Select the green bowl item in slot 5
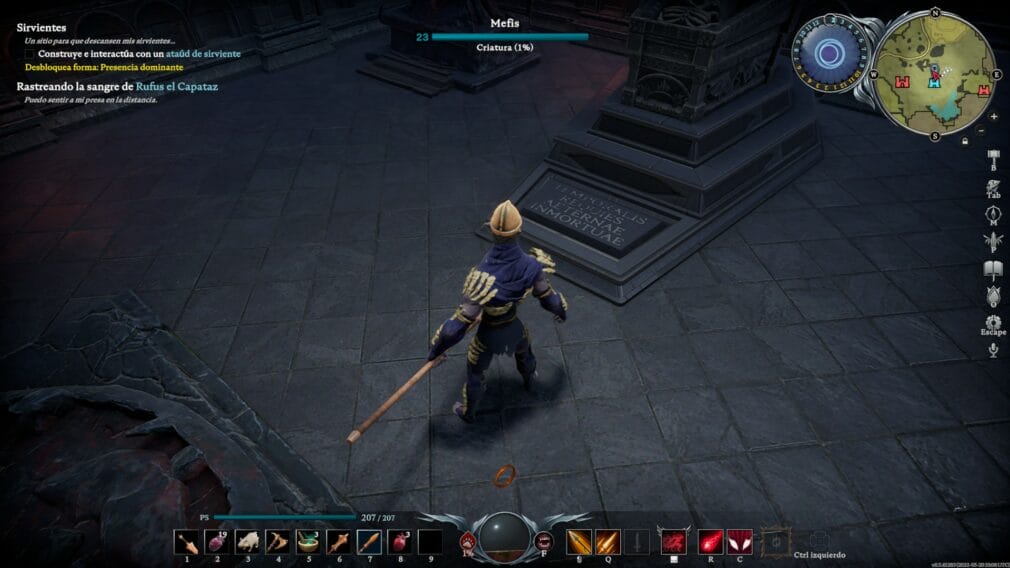The width and height of the screenshot is (1010, 568). tap(309, 541)
